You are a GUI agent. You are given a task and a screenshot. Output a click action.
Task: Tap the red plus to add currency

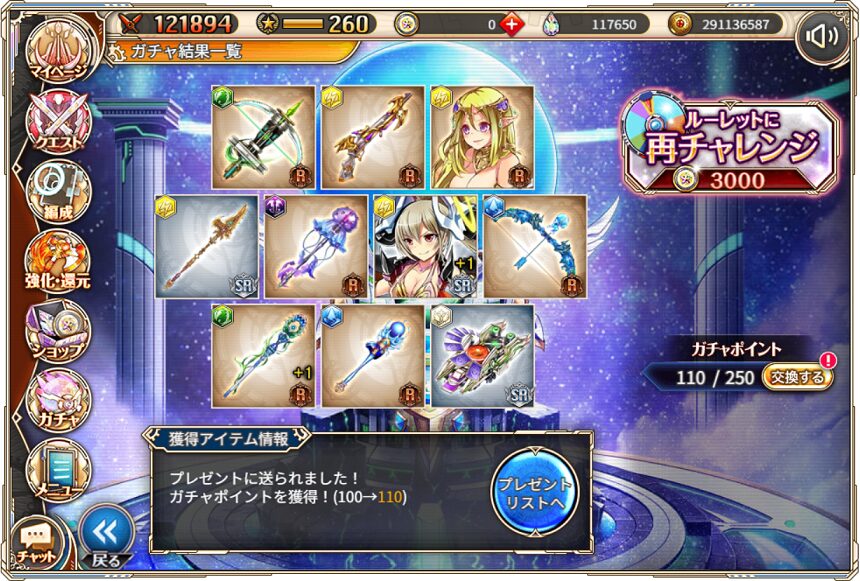click(511, 24)
